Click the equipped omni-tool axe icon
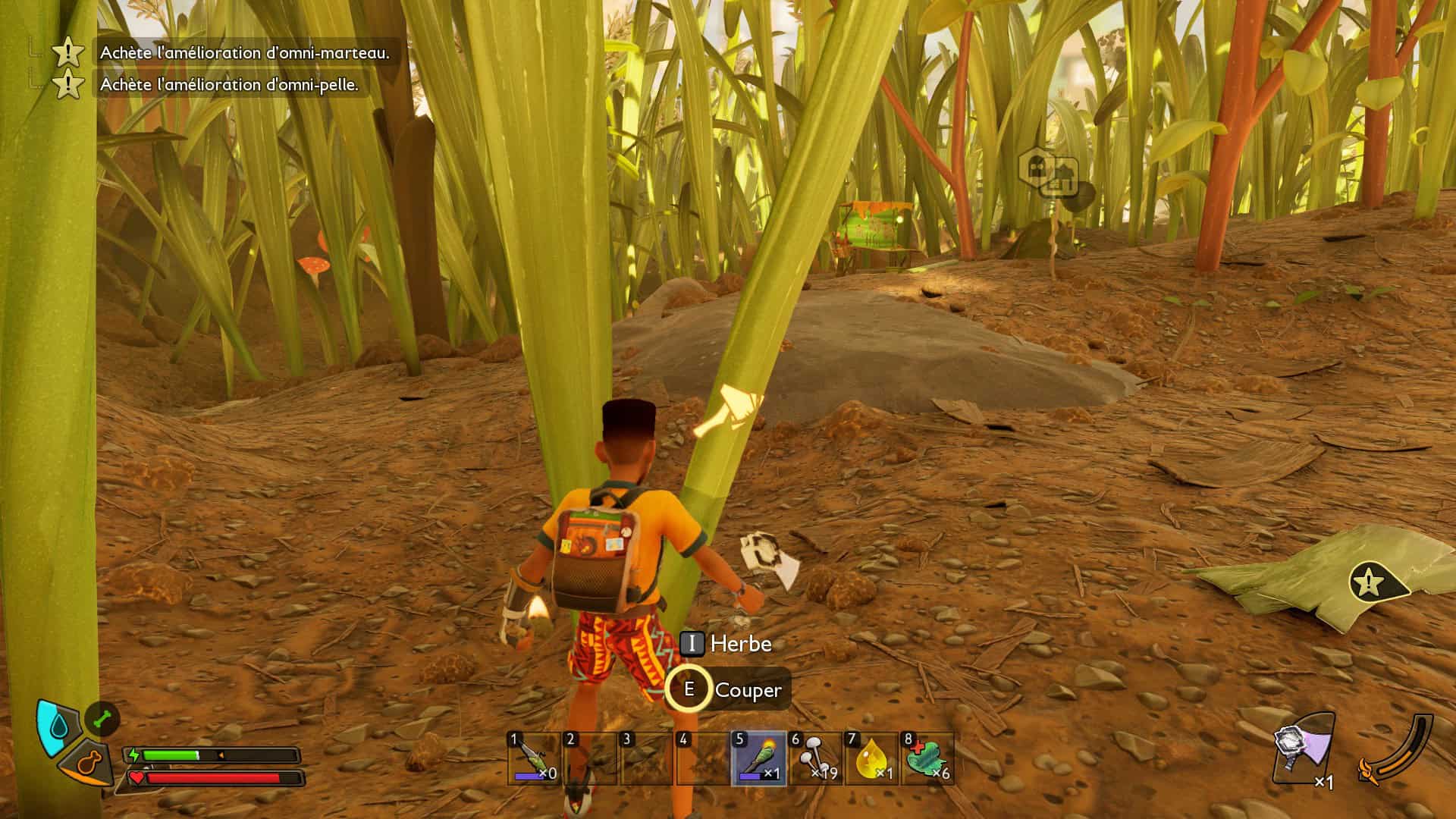1456x819 pixels. click(x=1303, y=750)
